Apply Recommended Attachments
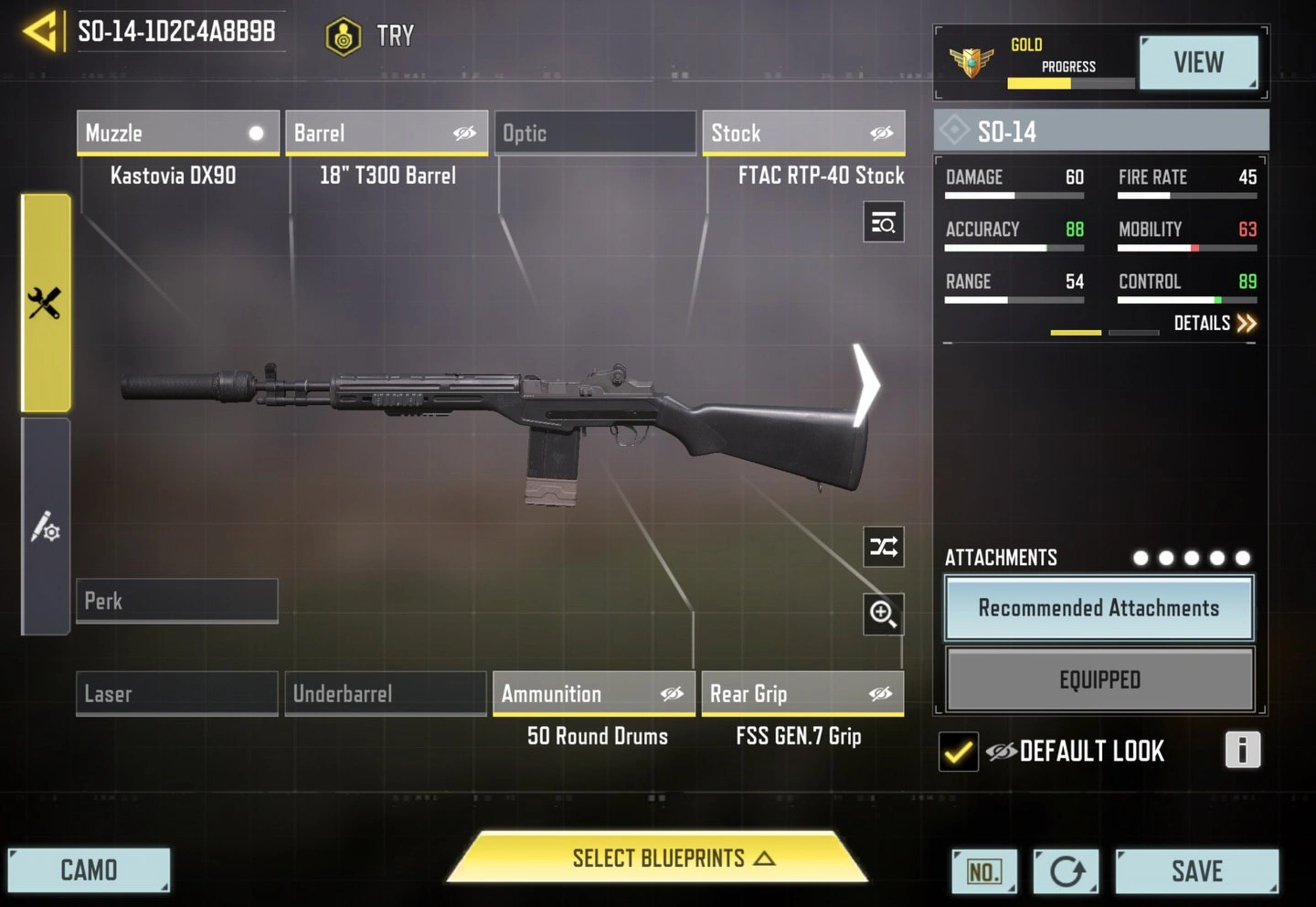 1098,608
